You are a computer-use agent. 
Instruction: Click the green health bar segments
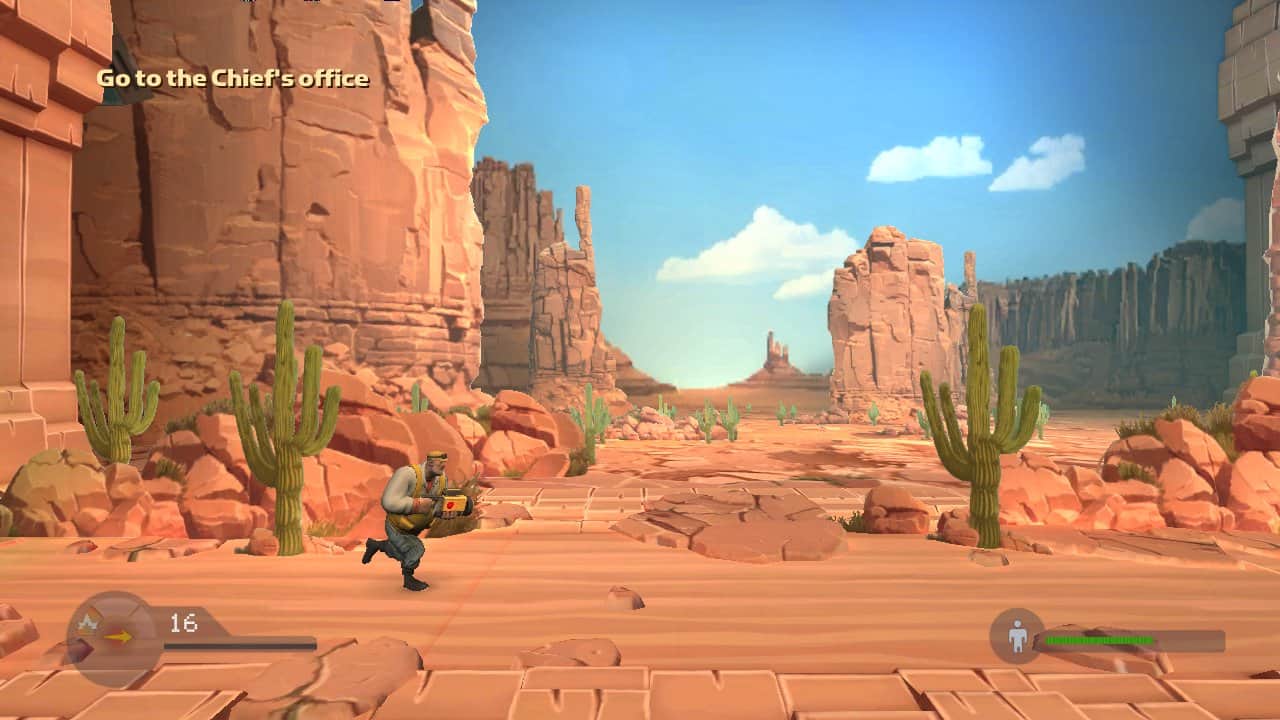click(x=1100, y=639)
